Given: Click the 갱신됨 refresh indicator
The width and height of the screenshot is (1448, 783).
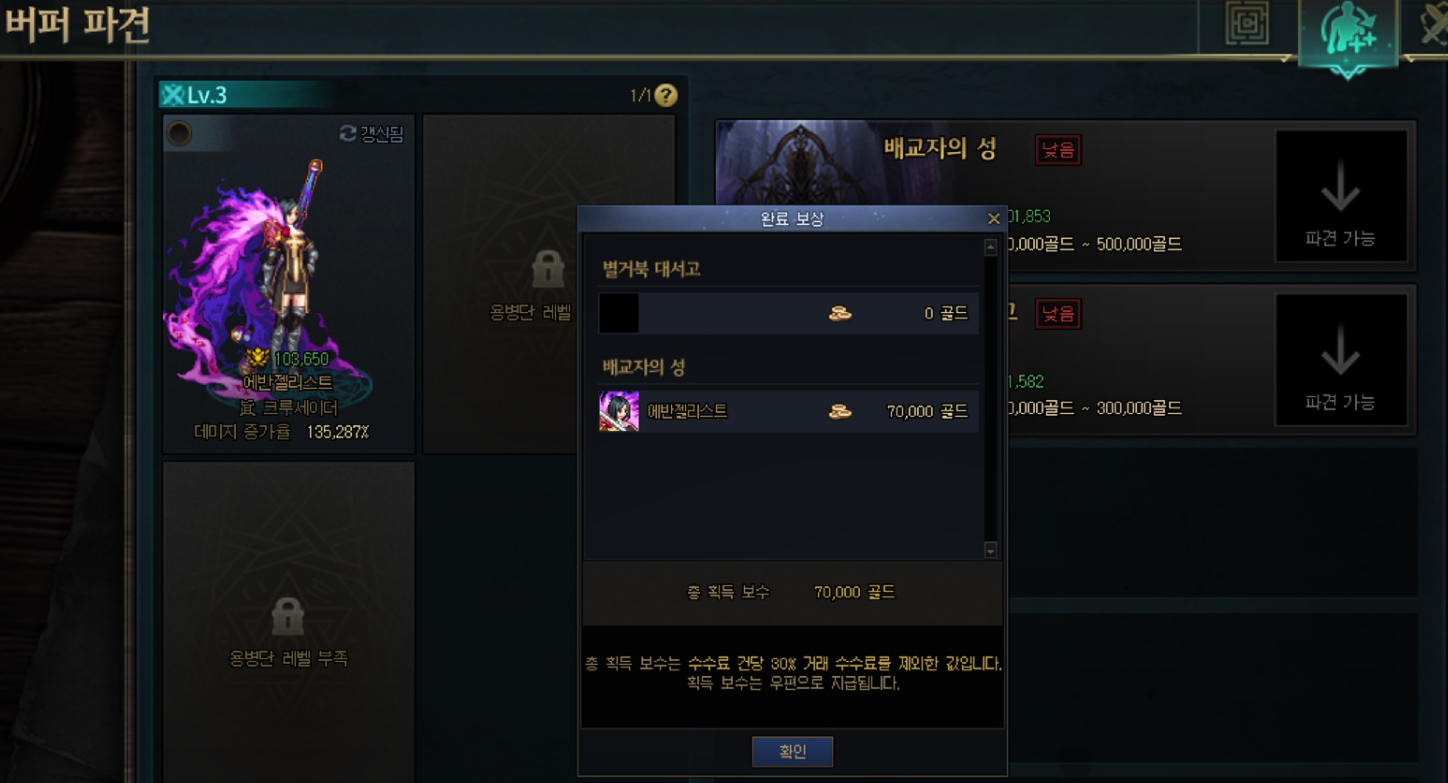Looking at the screenshot, I should click(x=371, y=134).
